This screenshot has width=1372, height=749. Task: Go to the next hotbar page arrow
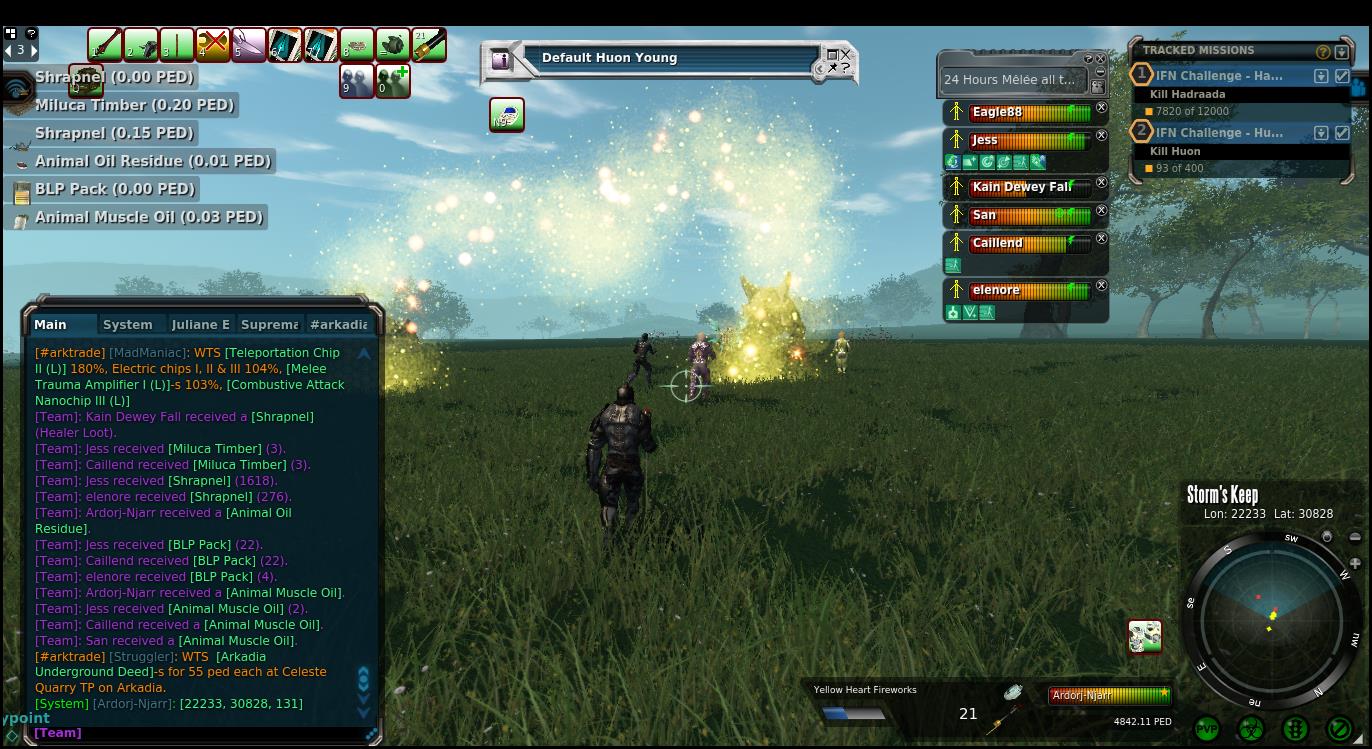point(34,50)
